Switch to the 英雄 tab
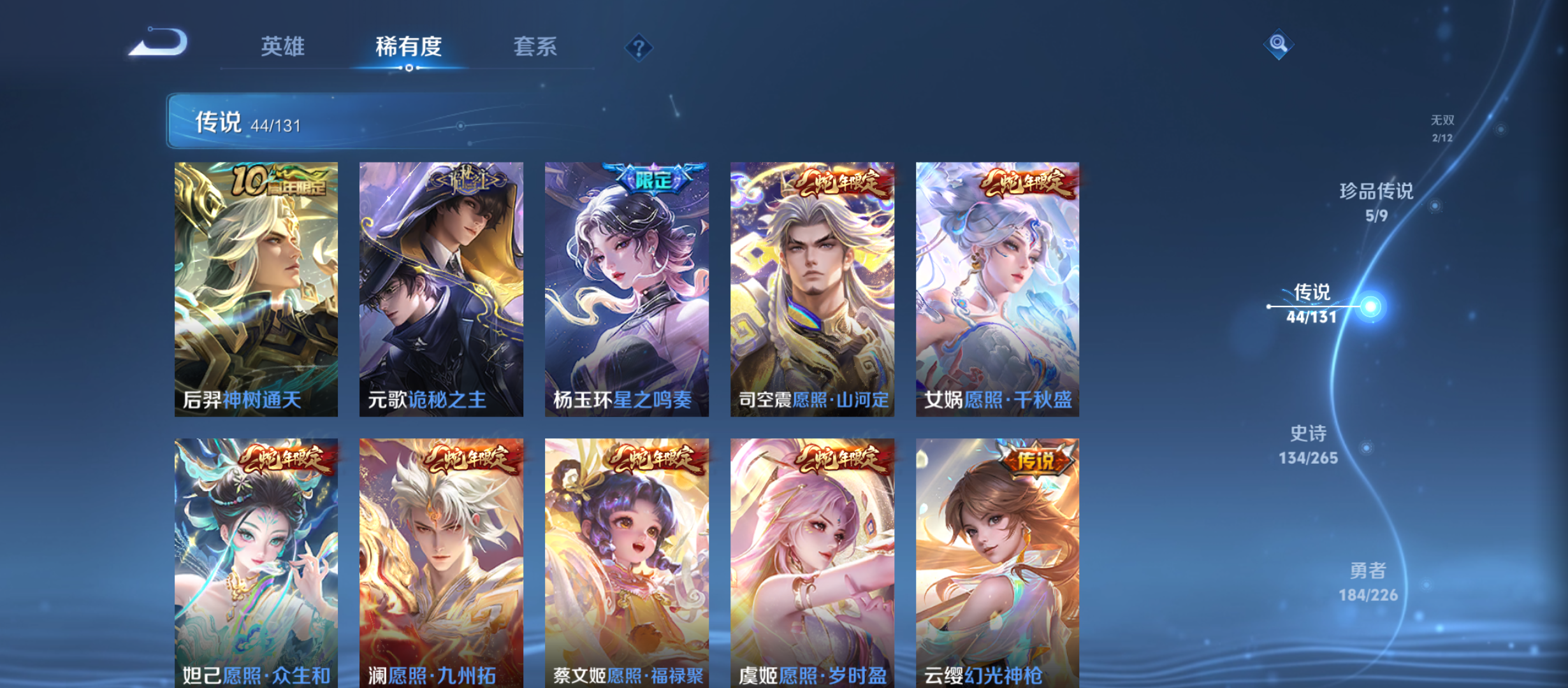1568x688 pixels. [x=283, y=47]
